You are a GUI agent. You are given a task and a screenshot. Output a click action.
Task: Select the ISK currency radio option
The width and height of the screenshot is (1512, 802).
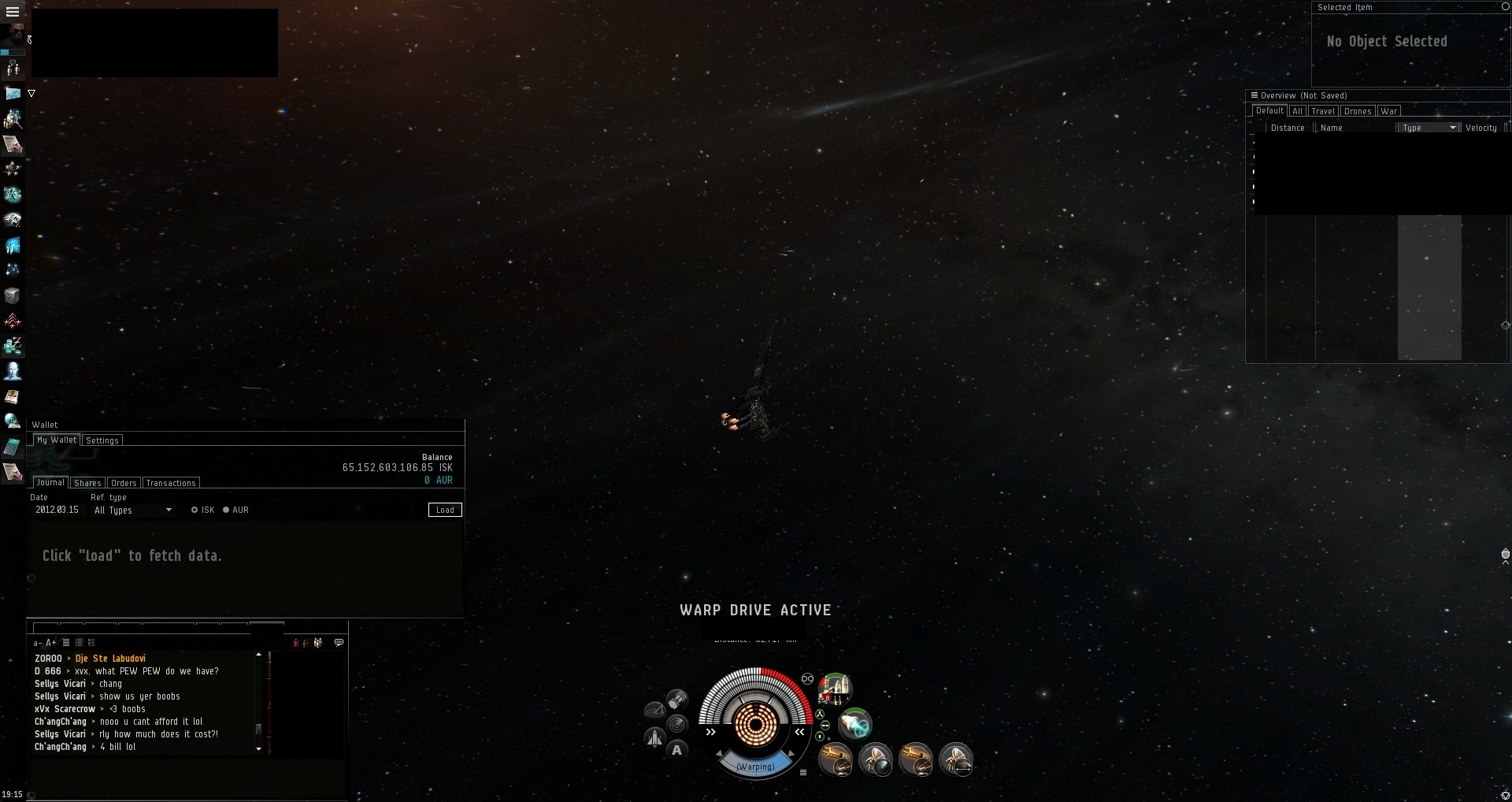pyautogui.click(x=195, y=510)
